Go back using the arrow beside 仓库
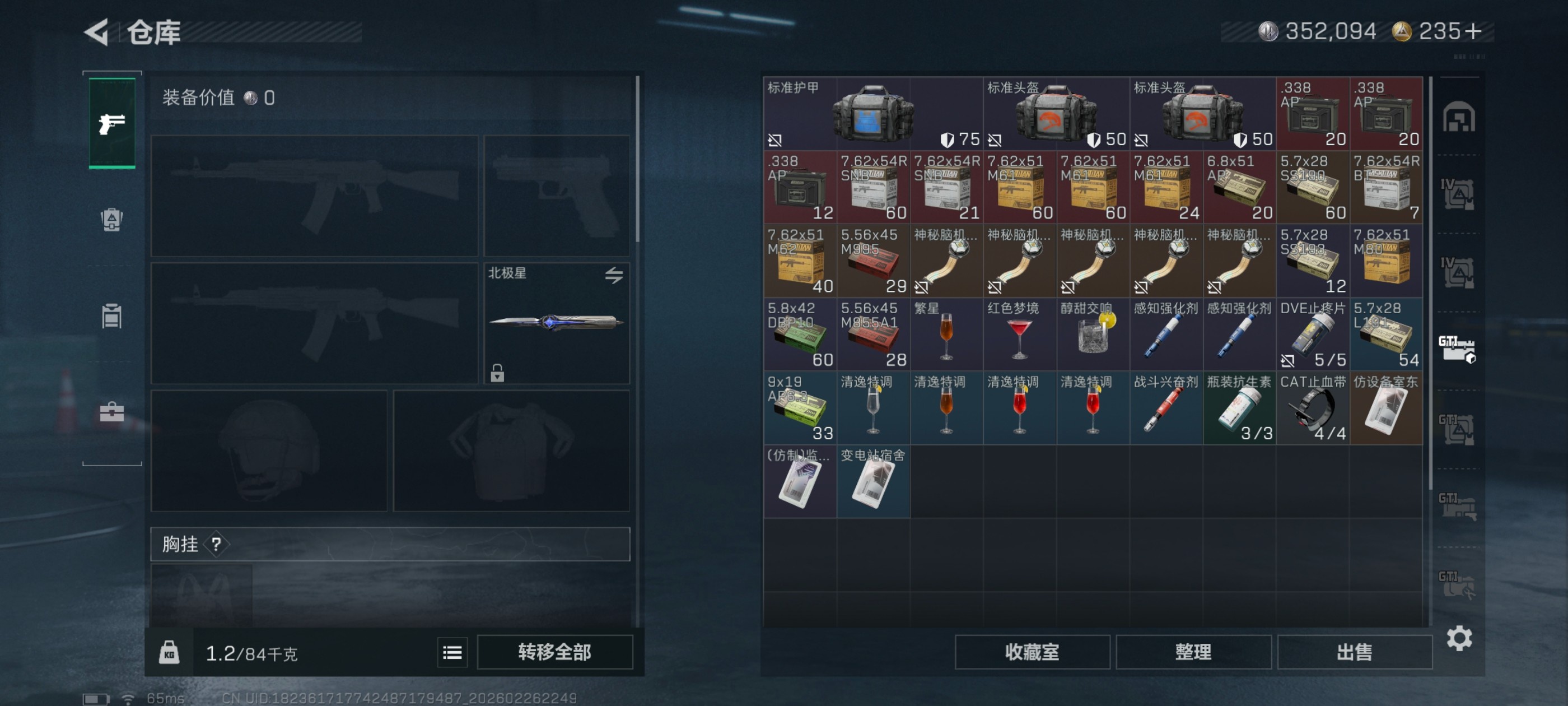The height and width of the screenshot is (706, 1568). coord(97,32)
